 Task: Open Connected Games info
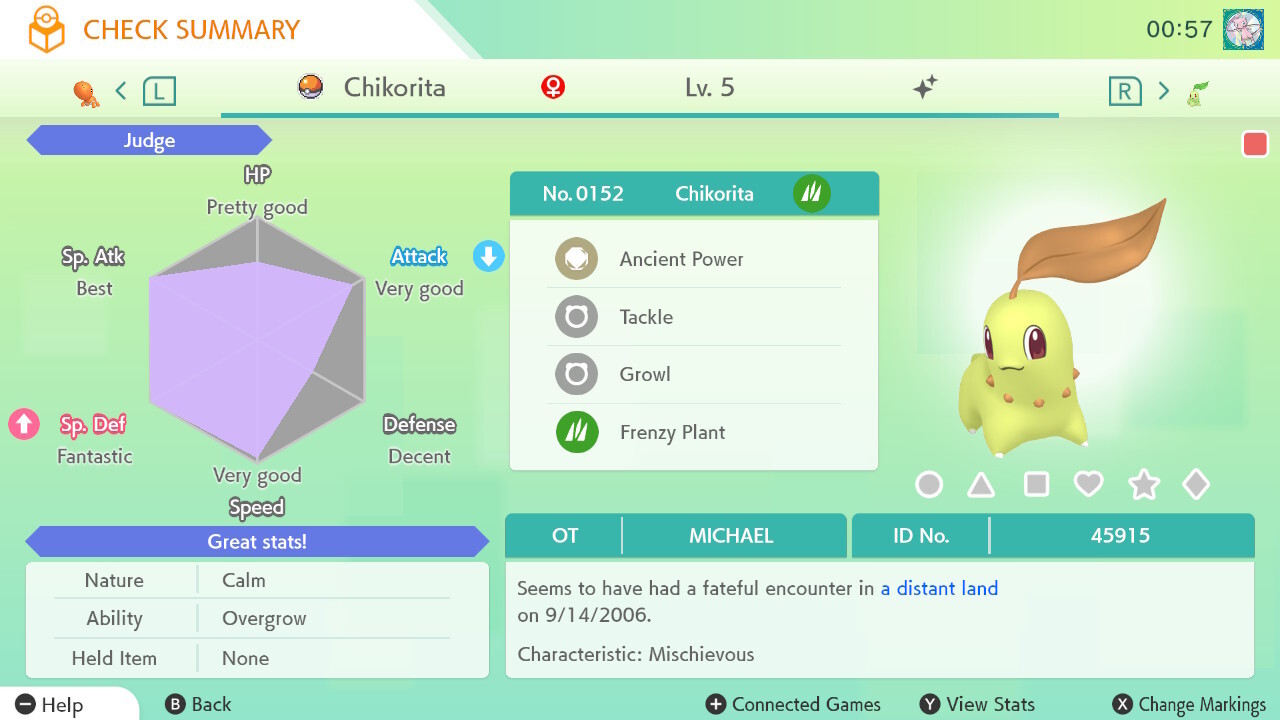point(793,705)
